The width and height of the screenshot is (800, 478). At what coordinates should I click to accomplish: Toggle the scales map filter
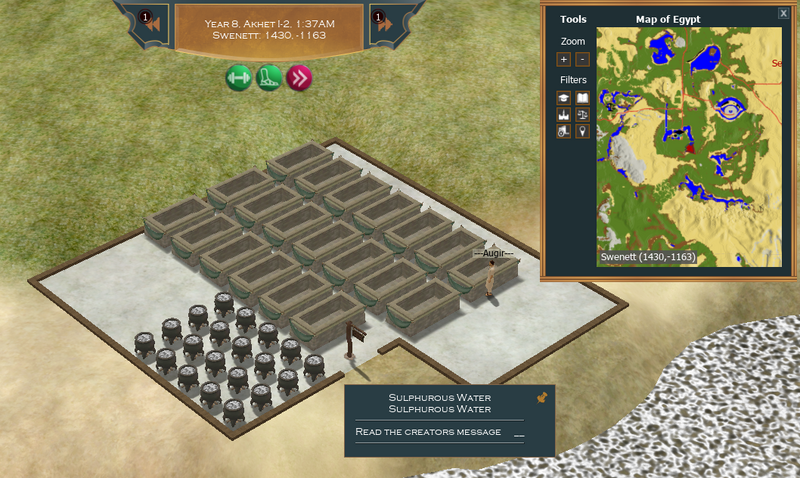[583, 115]
